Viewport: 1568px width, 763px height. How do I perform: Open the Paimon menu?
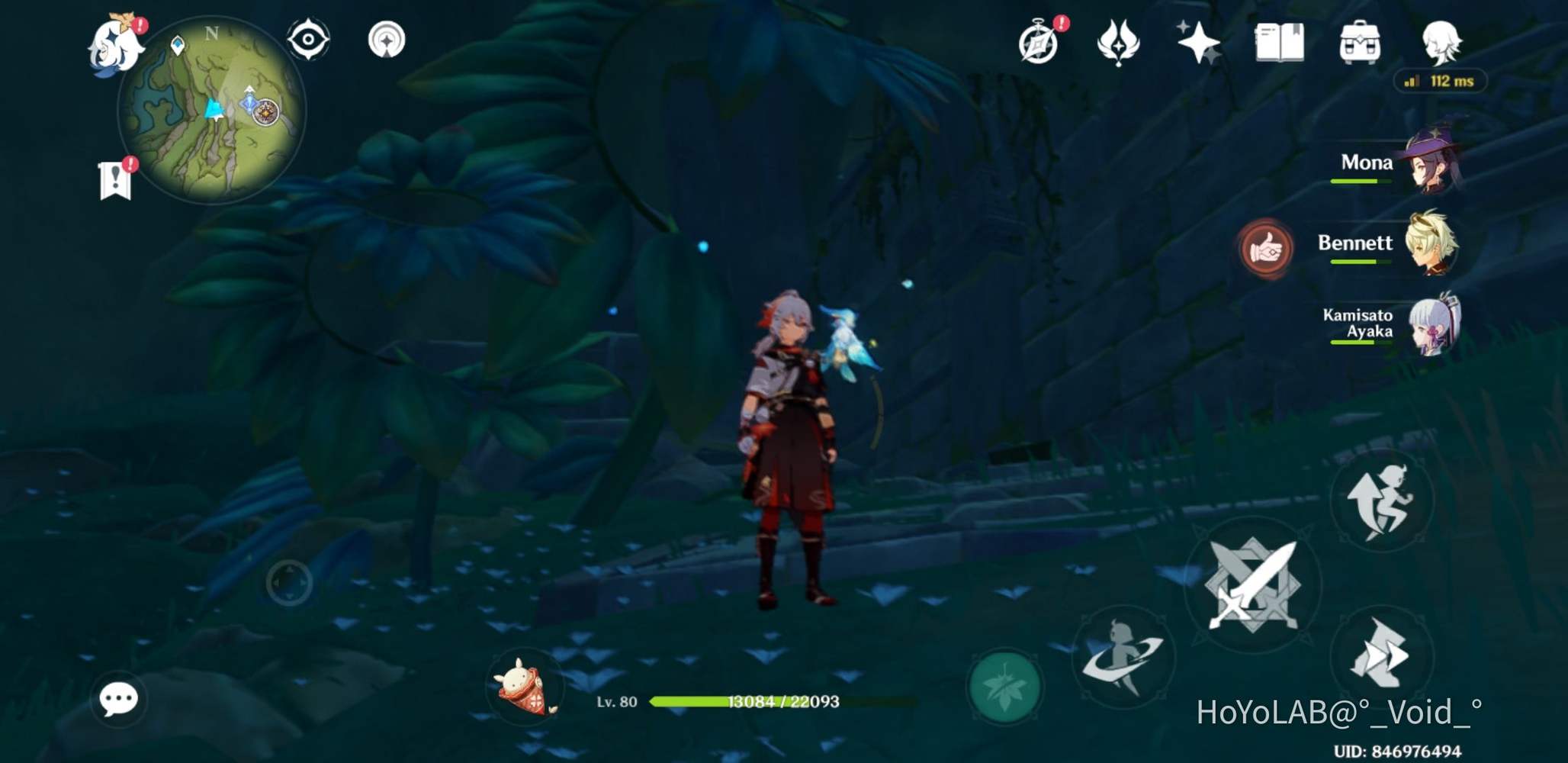click(x=114, y=42)
